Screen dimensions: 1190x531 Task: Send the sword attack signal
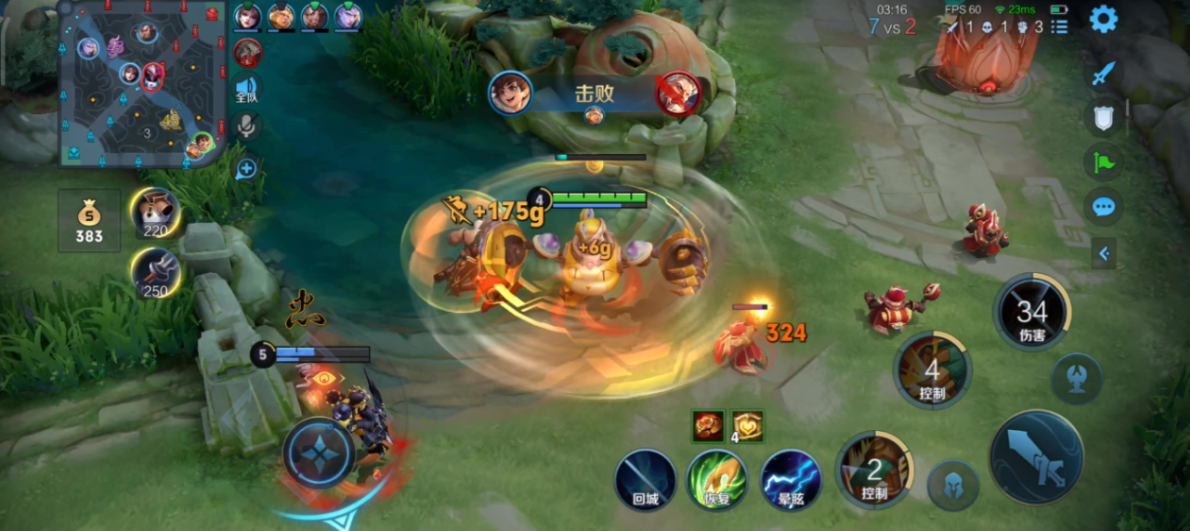[1103, 73]
